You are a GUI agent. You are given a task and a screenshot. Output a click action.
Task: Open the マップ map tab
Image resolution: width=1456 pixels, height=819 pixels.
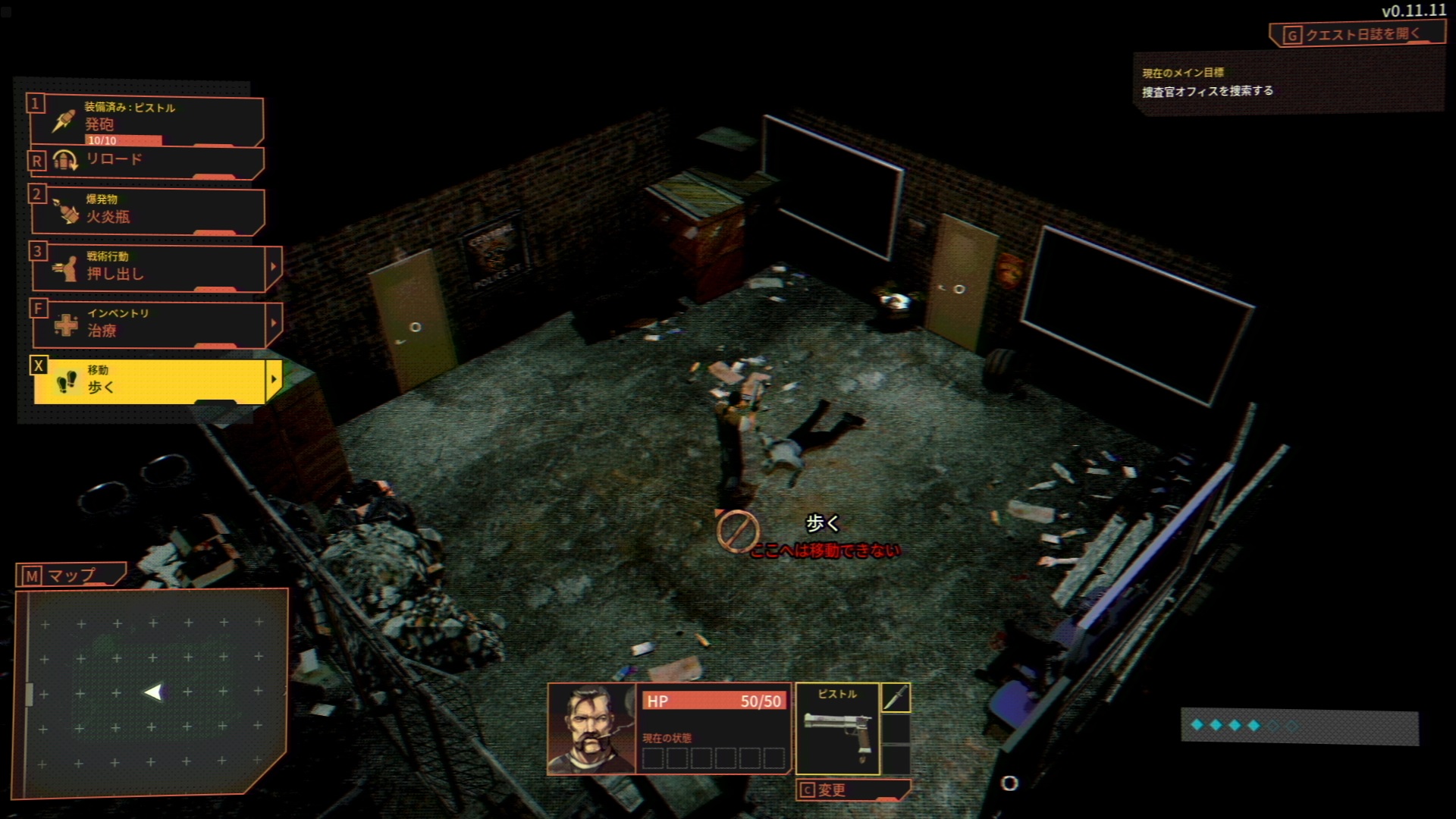coord(70,576)
